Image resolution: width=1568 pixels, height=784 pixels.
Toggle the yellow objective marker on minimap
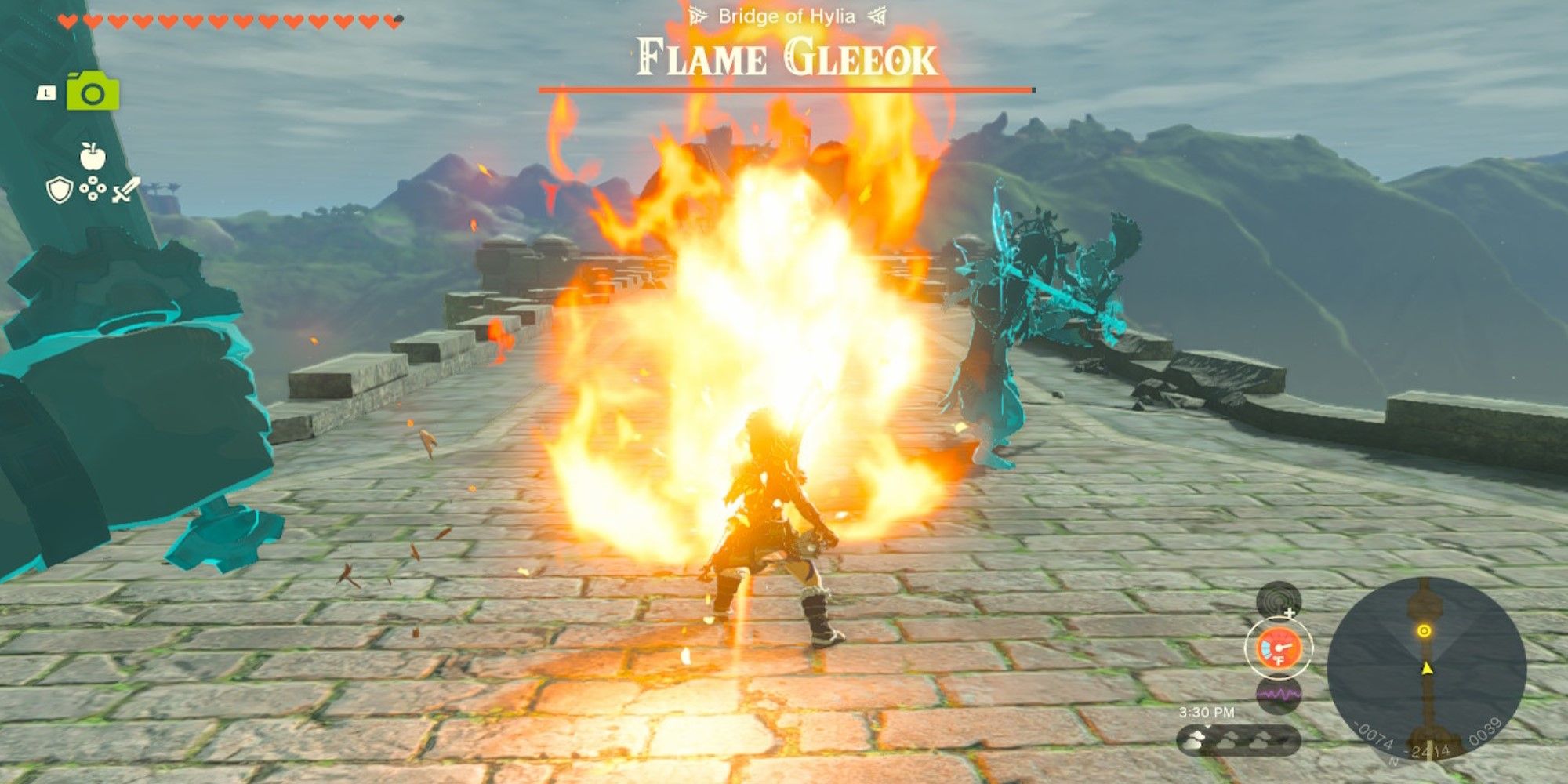coord(1425,631)
